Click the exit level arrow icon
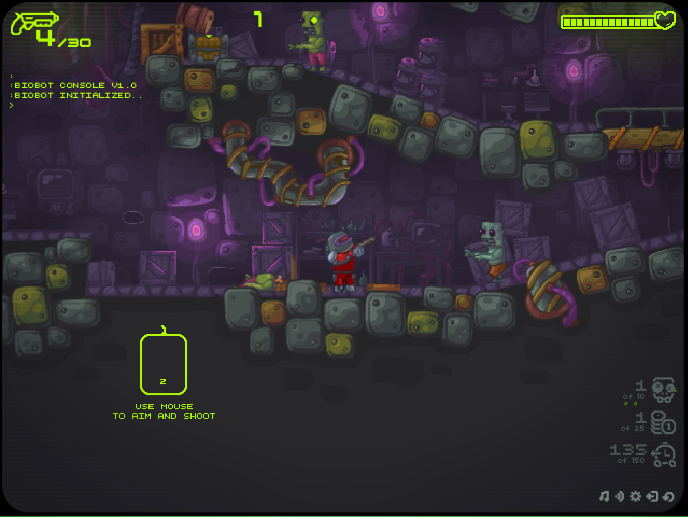Image resolution: width=688 pixels, height=517 pixels. tap(651, 496)
